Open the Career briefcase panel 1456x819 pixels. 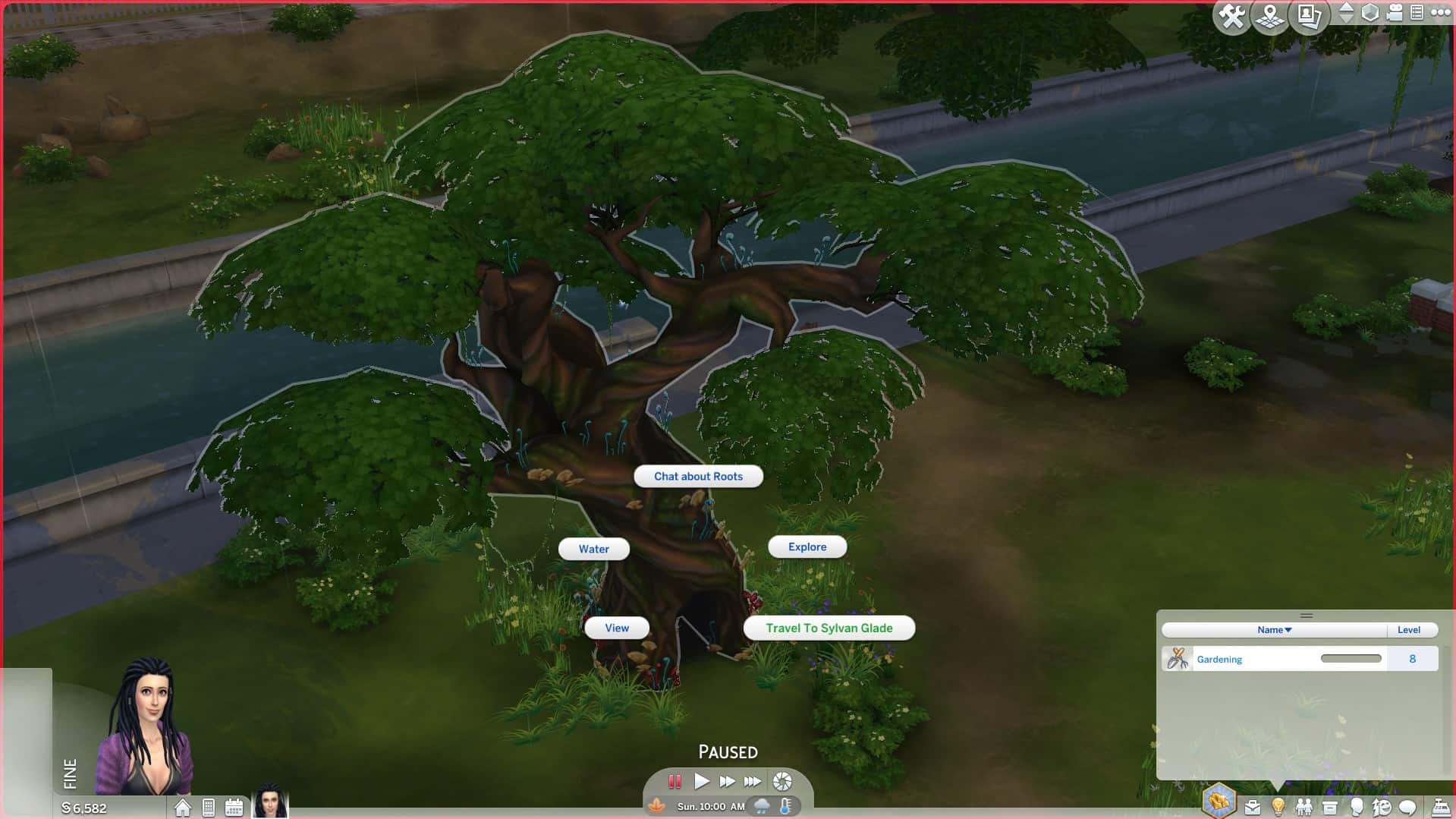click(1253, 807)
